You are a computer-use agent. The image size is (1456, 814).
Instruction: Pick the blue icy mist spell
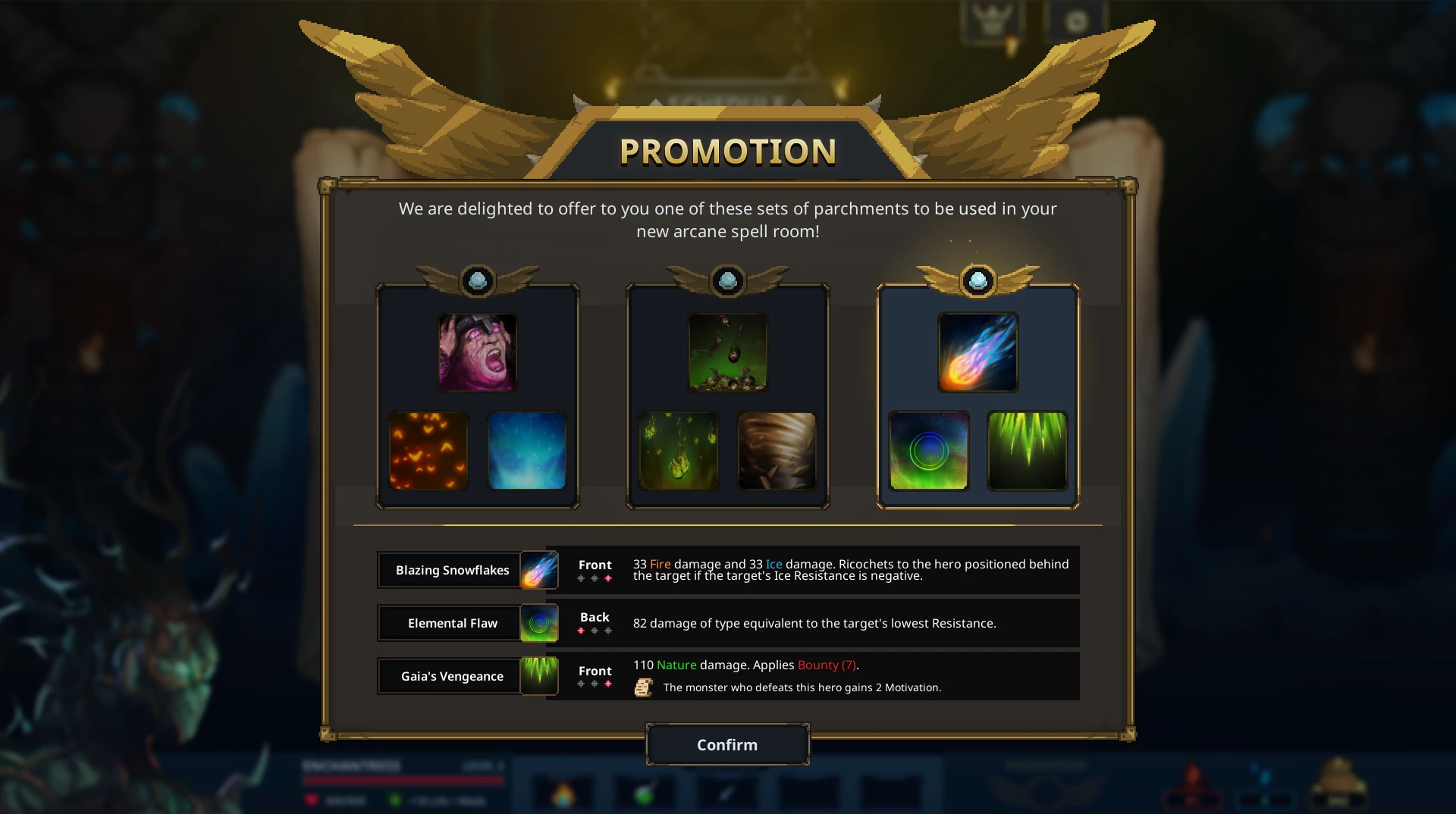(x=527, y=451)
